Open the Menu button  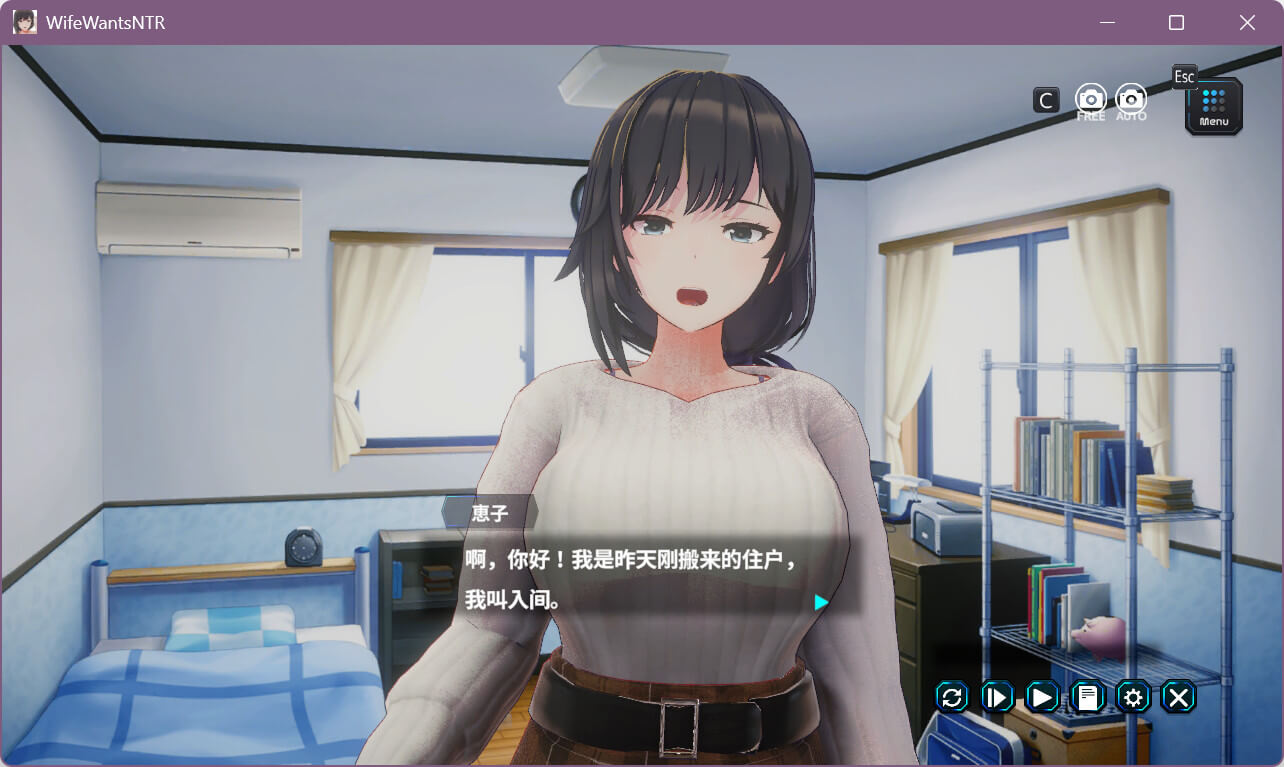pos(1214,106)
